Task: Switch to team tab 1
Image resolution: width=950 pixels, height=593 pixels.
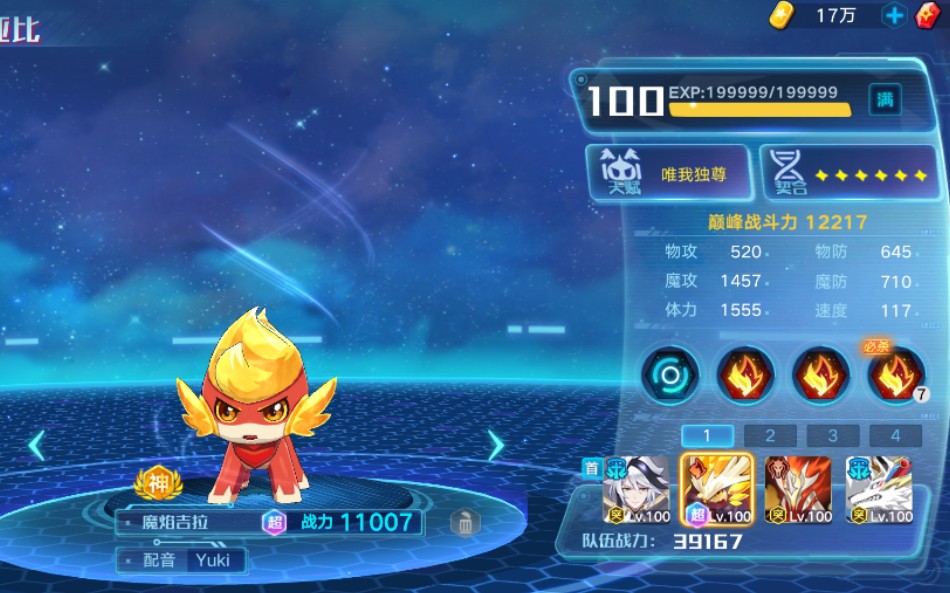Action: coord(706,436)
